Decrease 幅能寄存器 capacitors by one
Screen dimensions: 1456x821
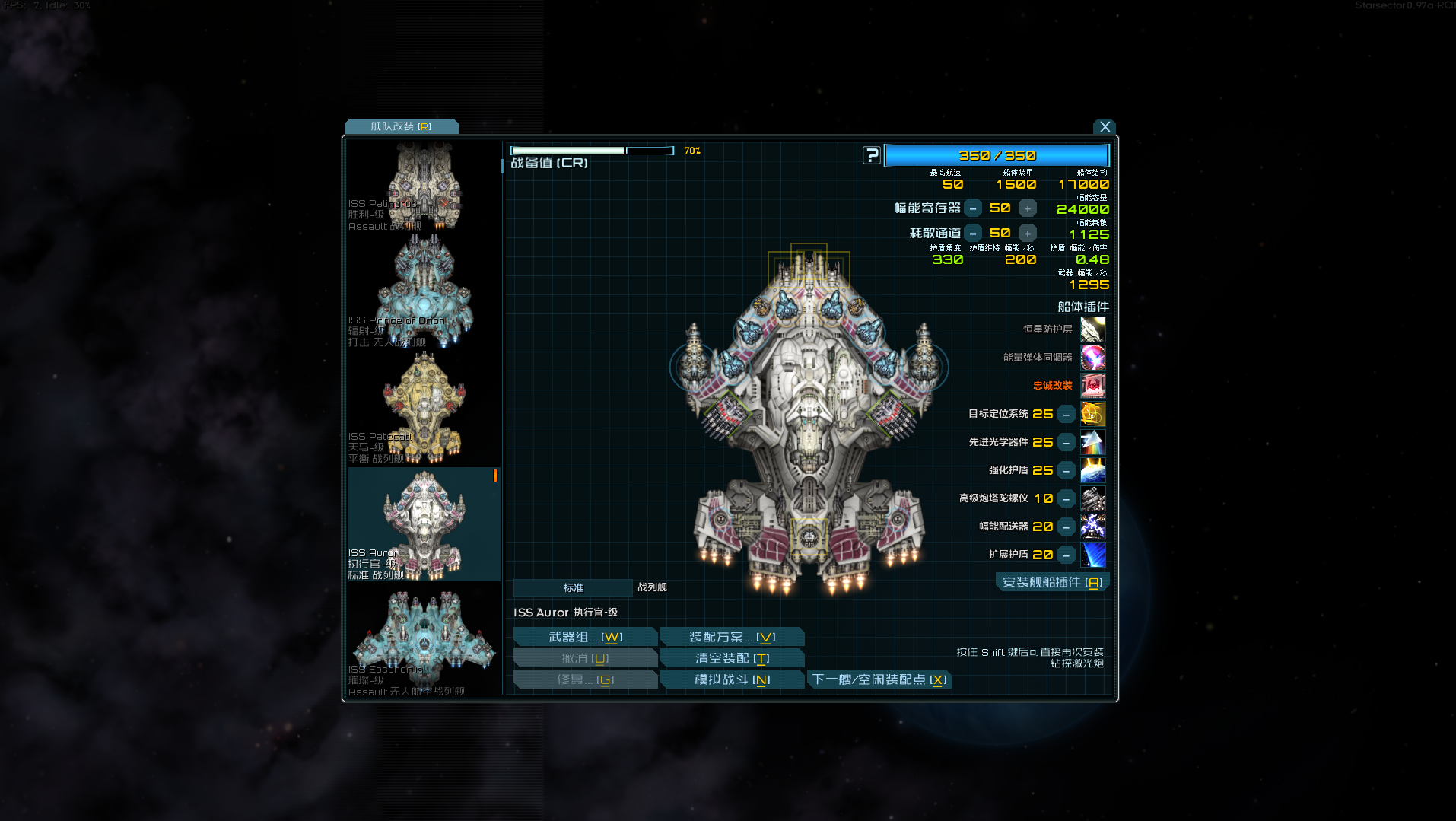coord(973,208)
